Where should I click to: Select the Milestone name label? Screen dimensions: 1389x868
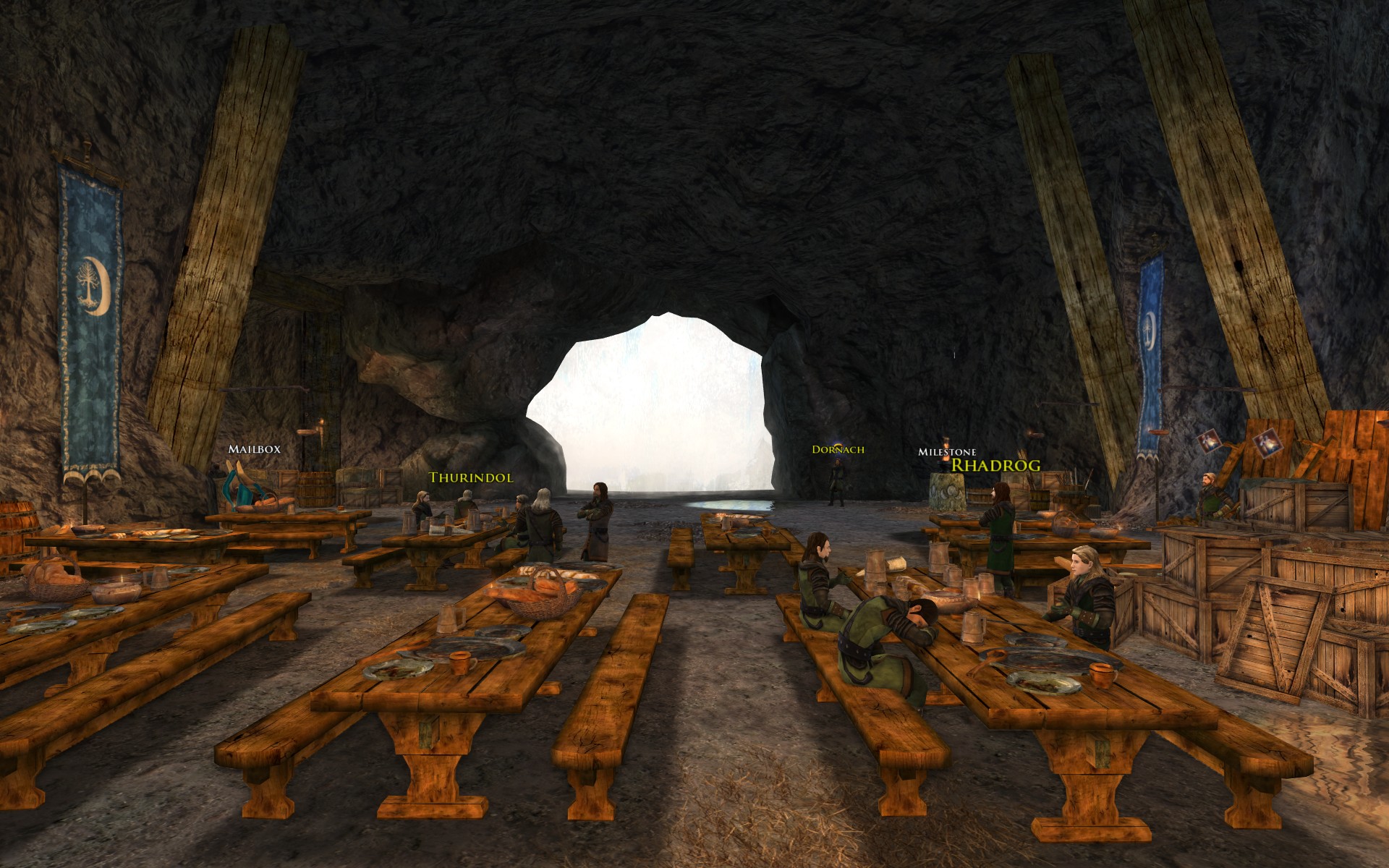[947, 452]
